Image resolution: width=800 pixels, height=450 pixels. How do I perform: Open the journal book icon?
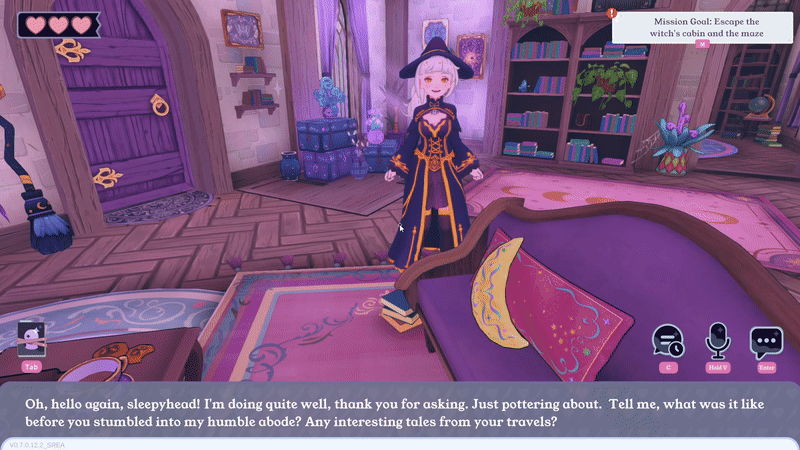(x=31, y=341)
